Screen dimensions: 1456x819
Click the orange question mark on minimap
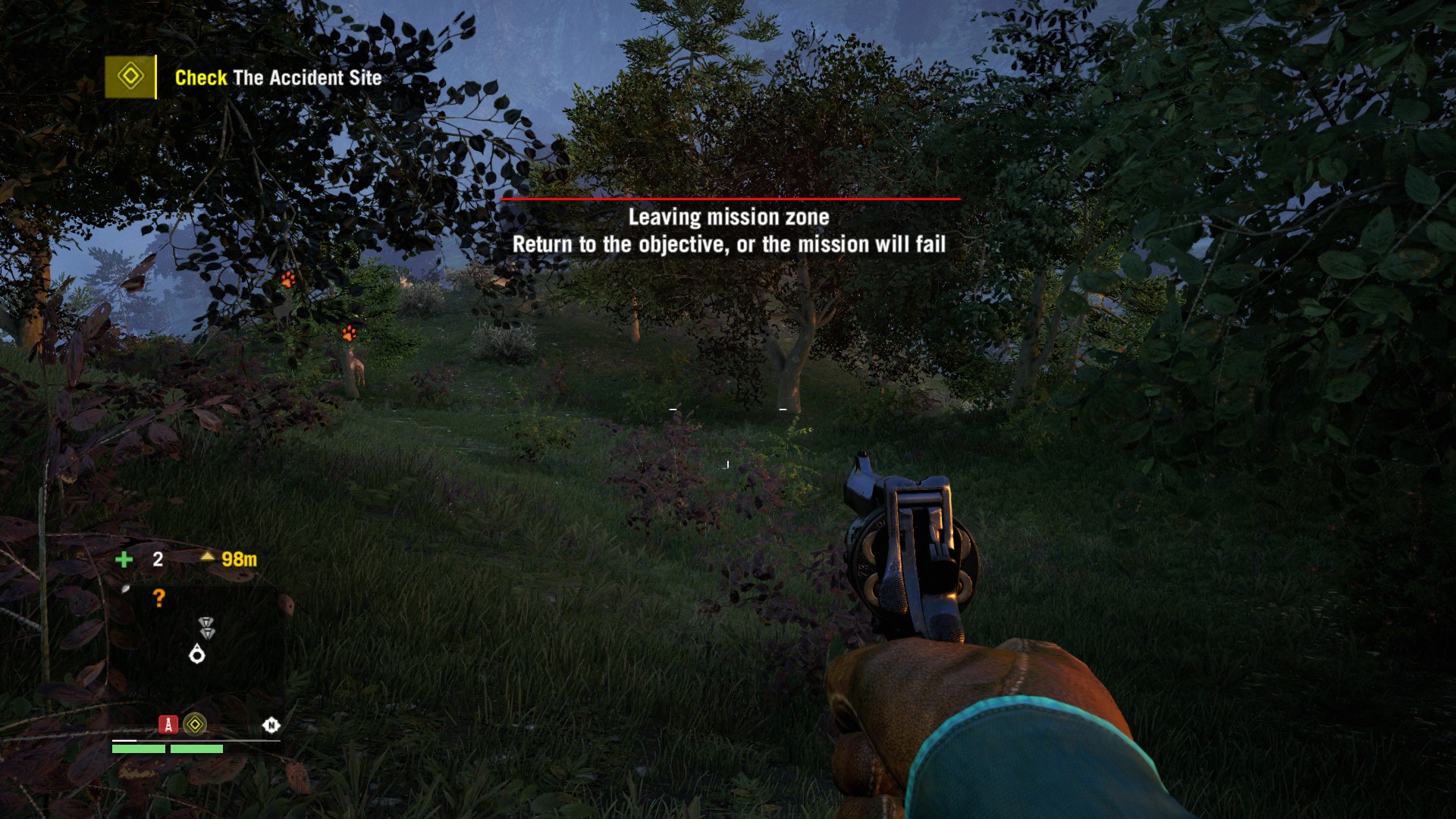tap(159, 598)
